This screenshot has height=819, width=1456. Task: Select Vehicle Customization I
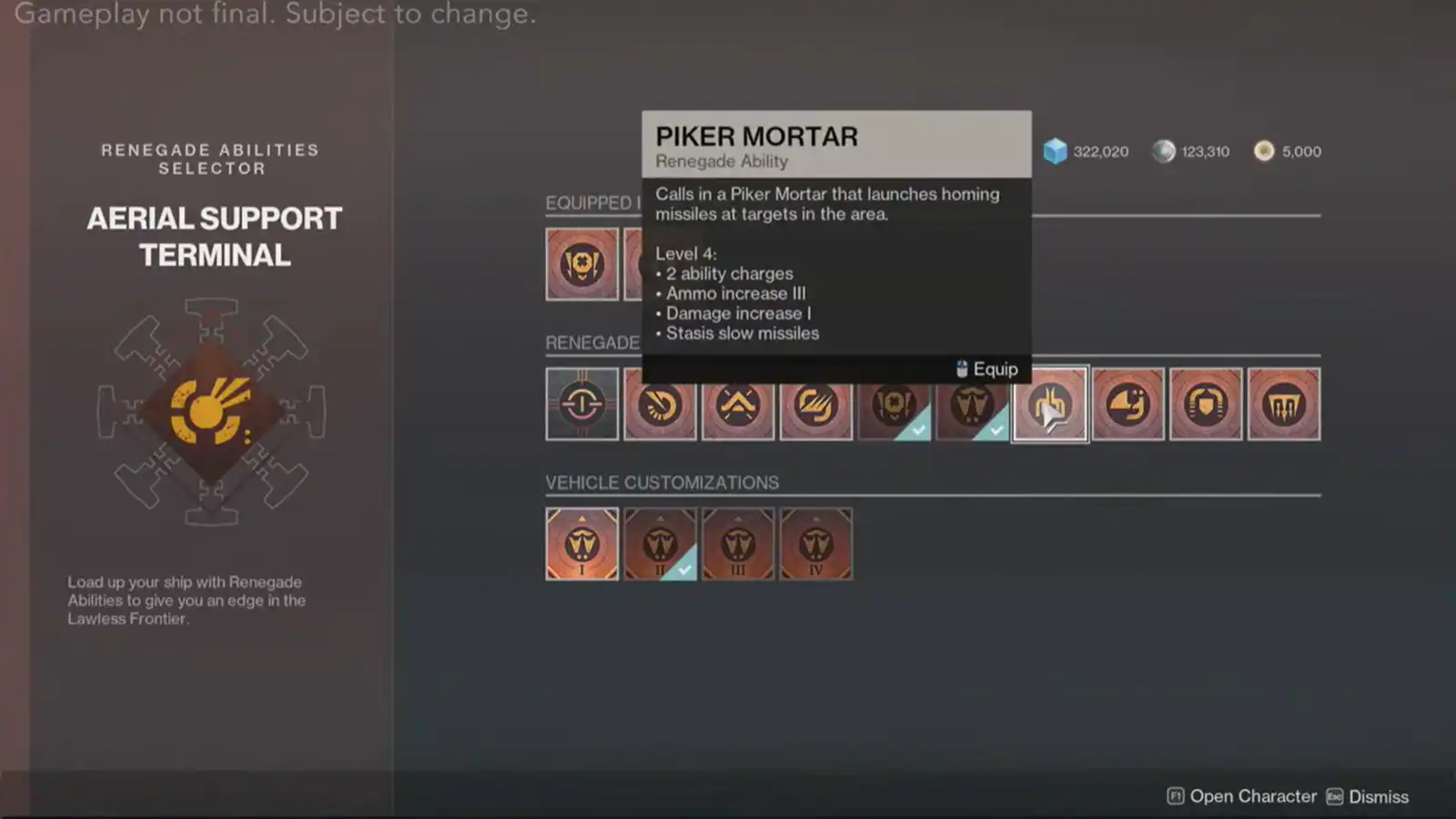[581, 543]
